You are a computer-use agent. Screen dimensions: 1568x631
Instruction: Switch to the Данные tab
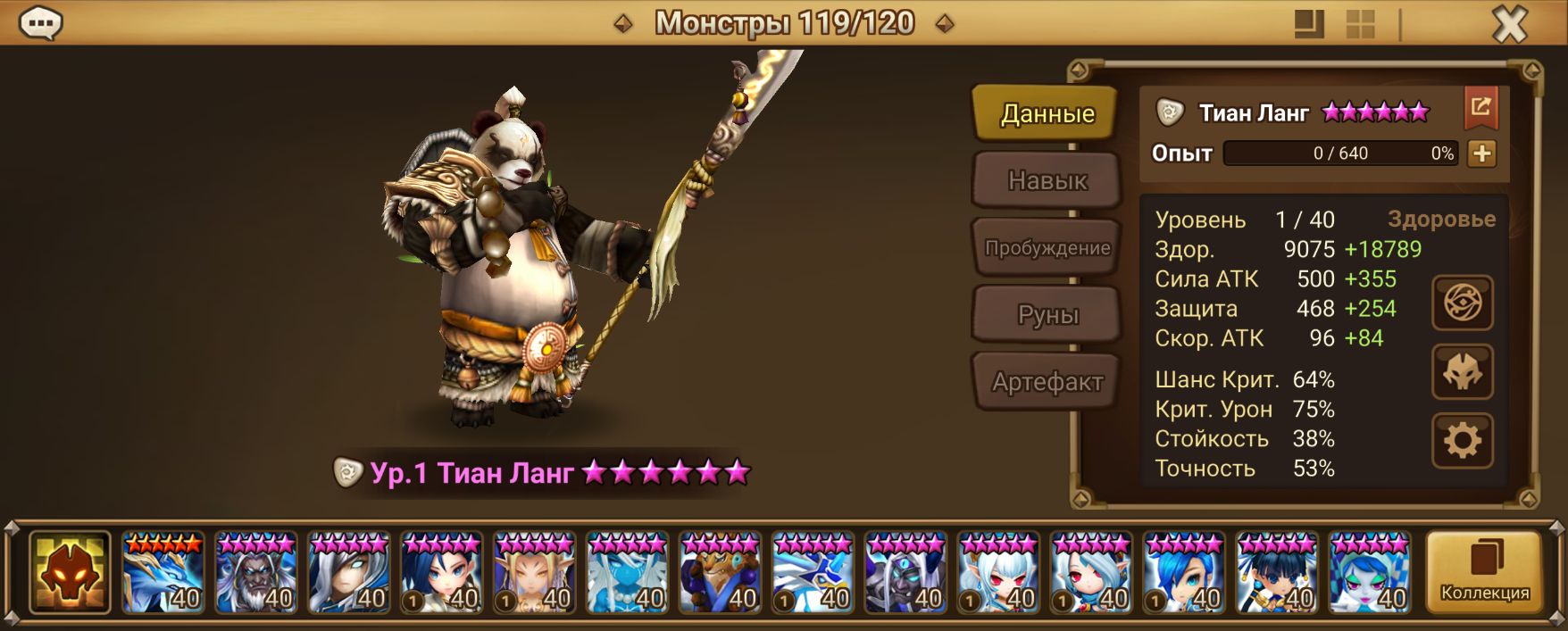1047,113
